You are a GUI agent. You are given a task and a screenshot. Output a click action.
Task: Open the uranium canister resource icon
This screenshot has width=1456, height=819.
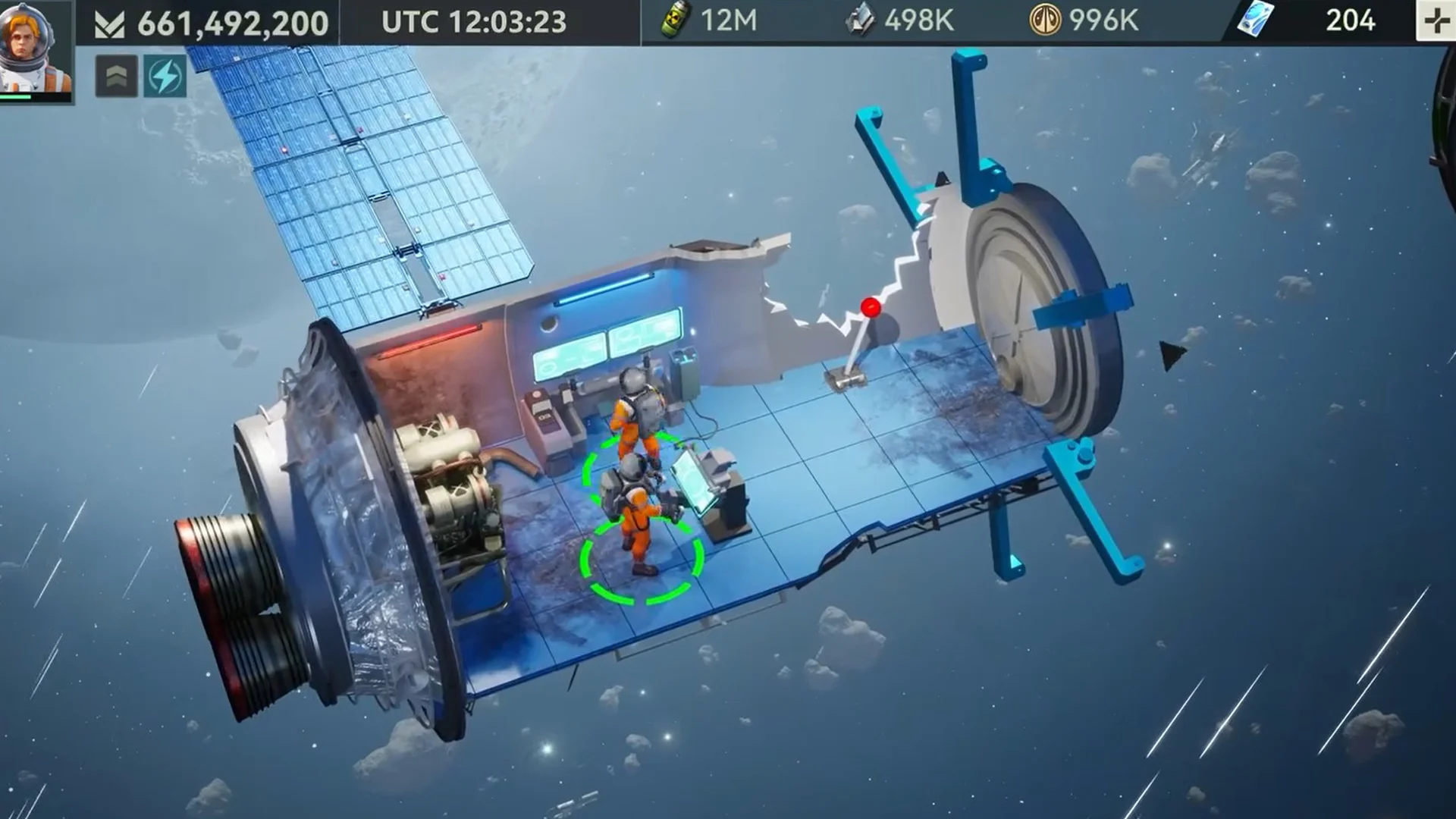tap(674, 20)
